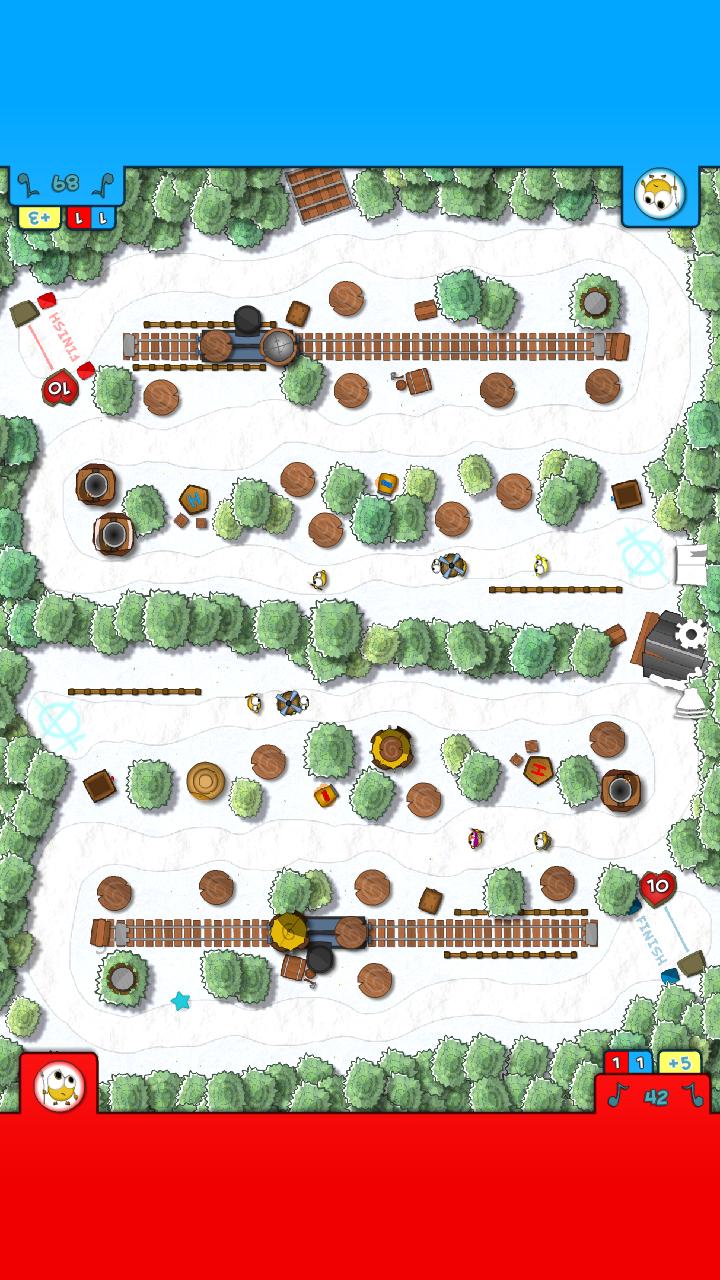This screenshot has width=720, height=1280.
Task: Open settings with the white gear icon
Action: click(x=690, y=634)
